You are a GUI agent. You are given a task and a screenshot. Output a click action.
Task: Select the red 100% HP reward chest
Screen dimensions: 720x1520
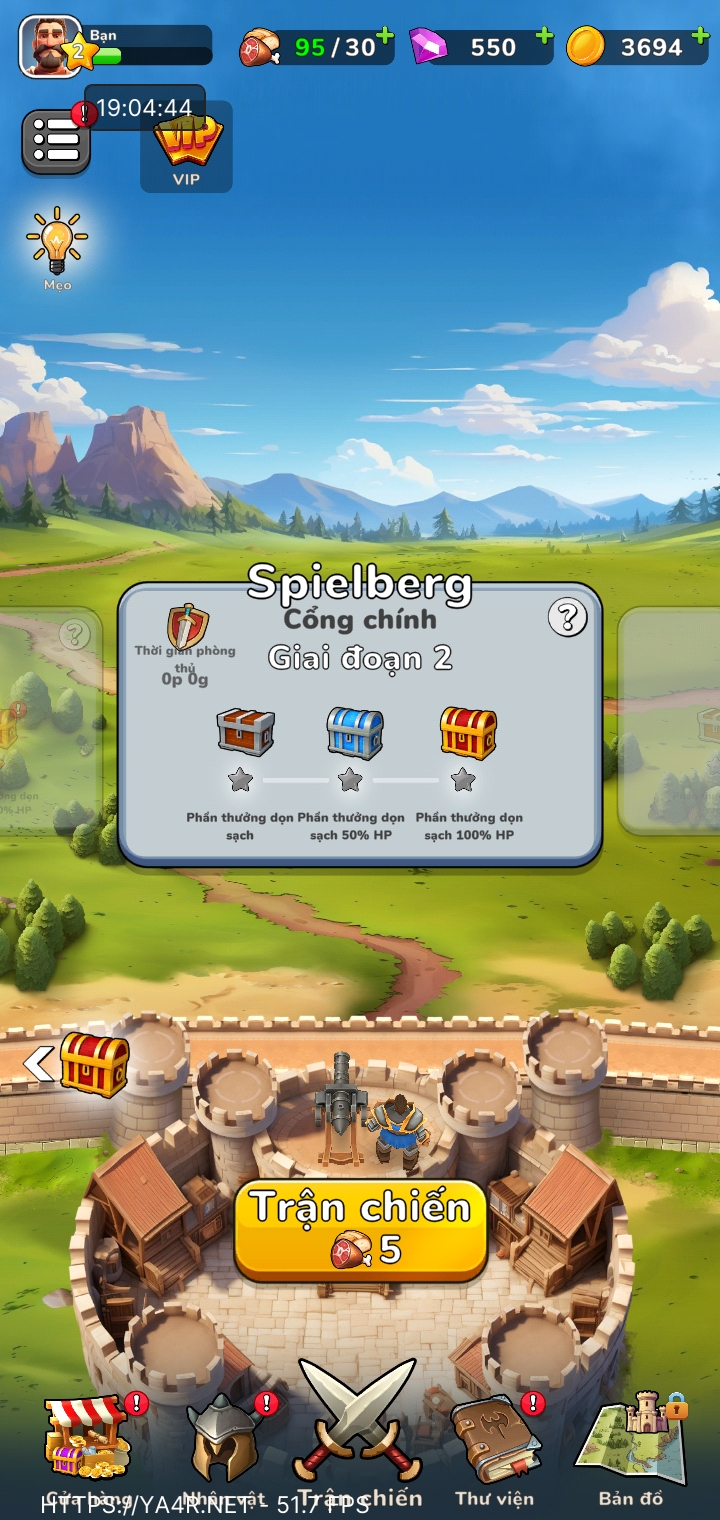468,732
